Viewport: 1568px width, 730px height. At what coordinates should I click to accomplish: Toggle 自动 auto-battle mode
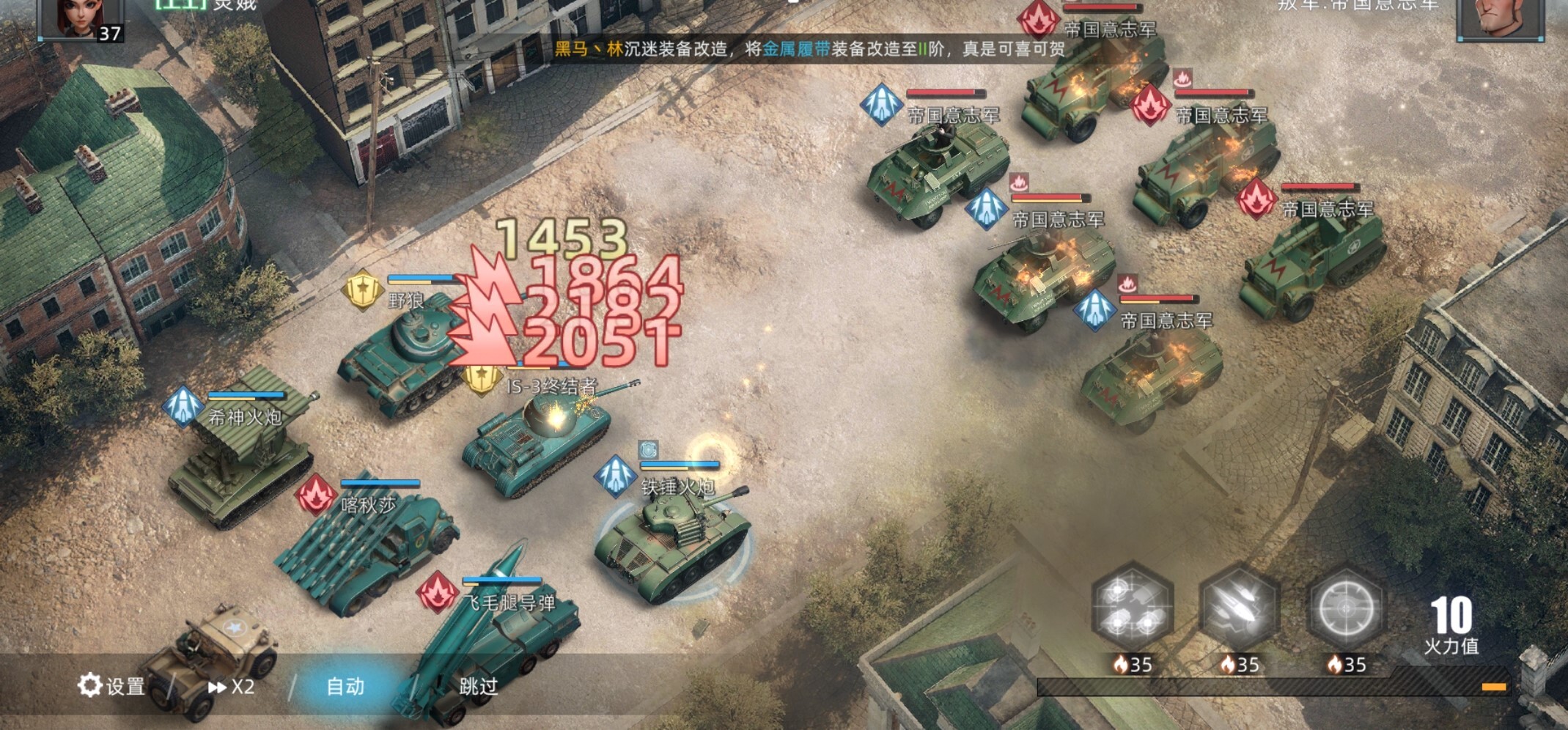point(345,687)
